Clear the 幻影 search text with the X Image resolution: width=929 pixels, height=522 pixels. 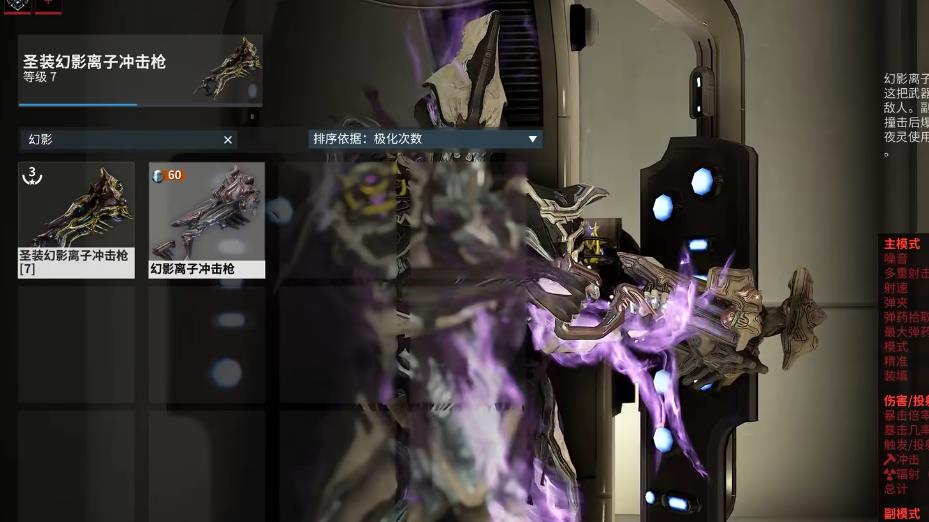click(228, 140)
